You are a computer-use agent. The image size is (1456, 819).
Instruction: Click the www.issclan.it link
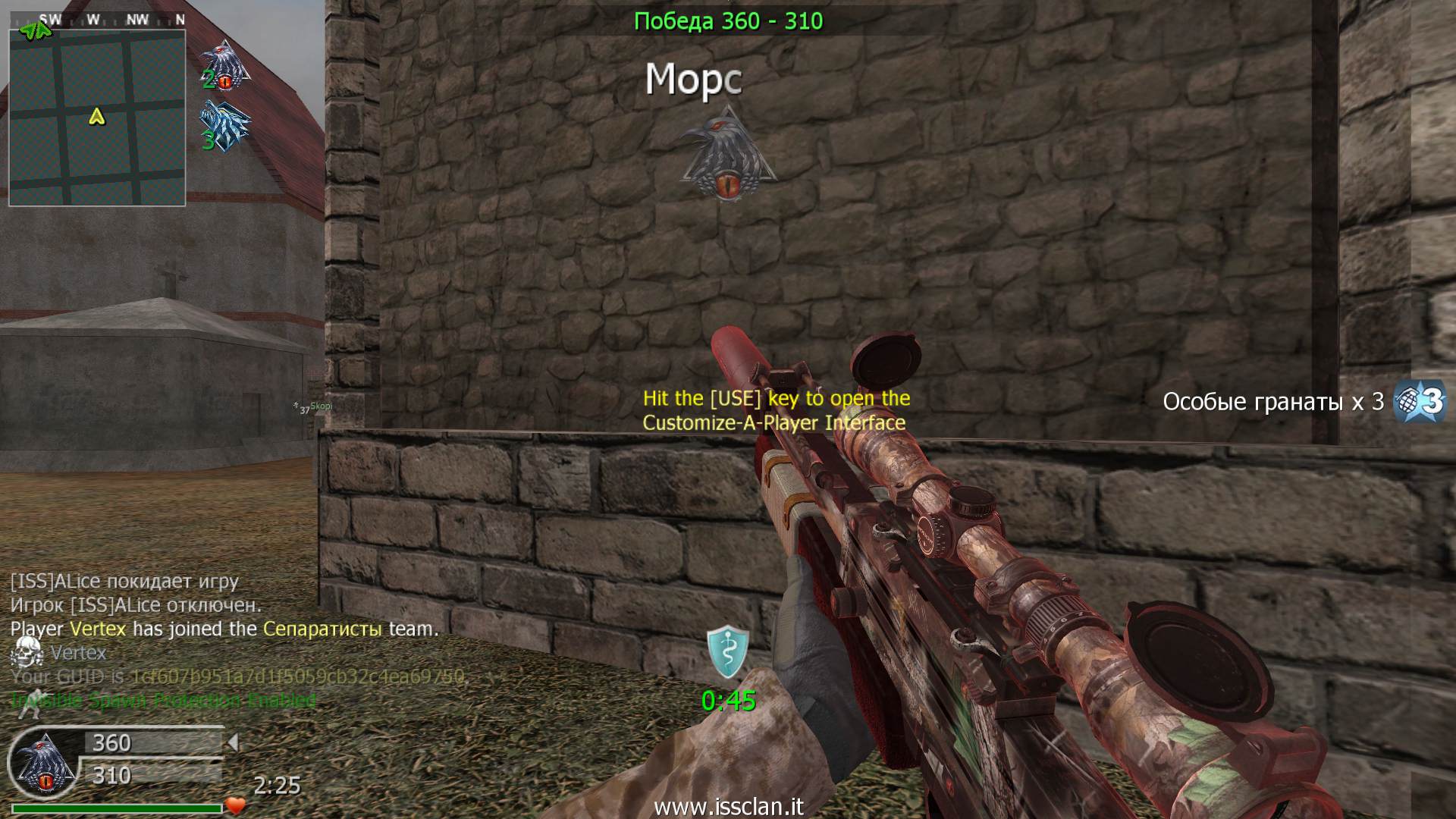coord(728,807)
